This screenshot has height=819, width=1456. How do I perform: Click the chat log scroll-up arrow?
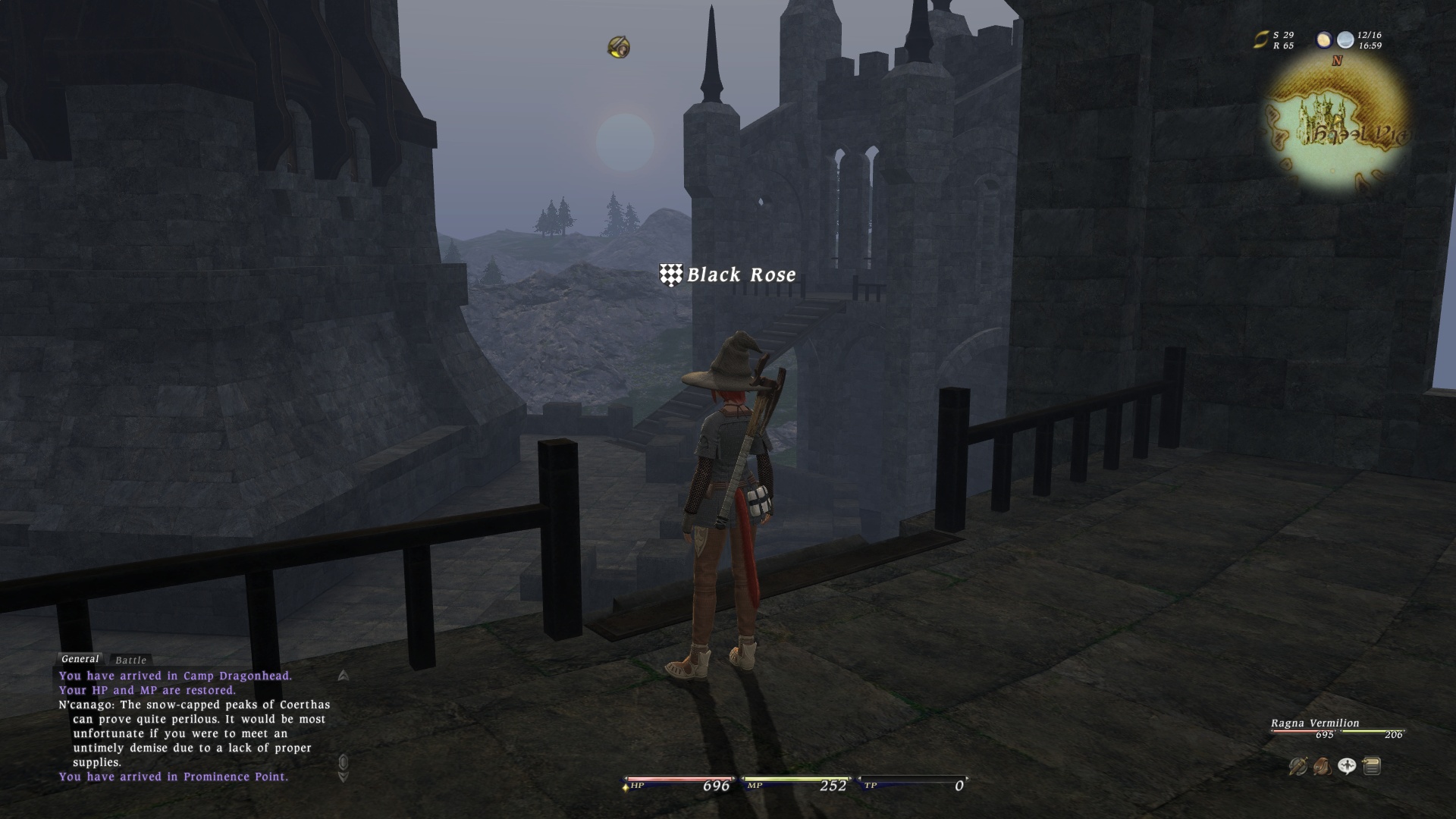[344, 675]
